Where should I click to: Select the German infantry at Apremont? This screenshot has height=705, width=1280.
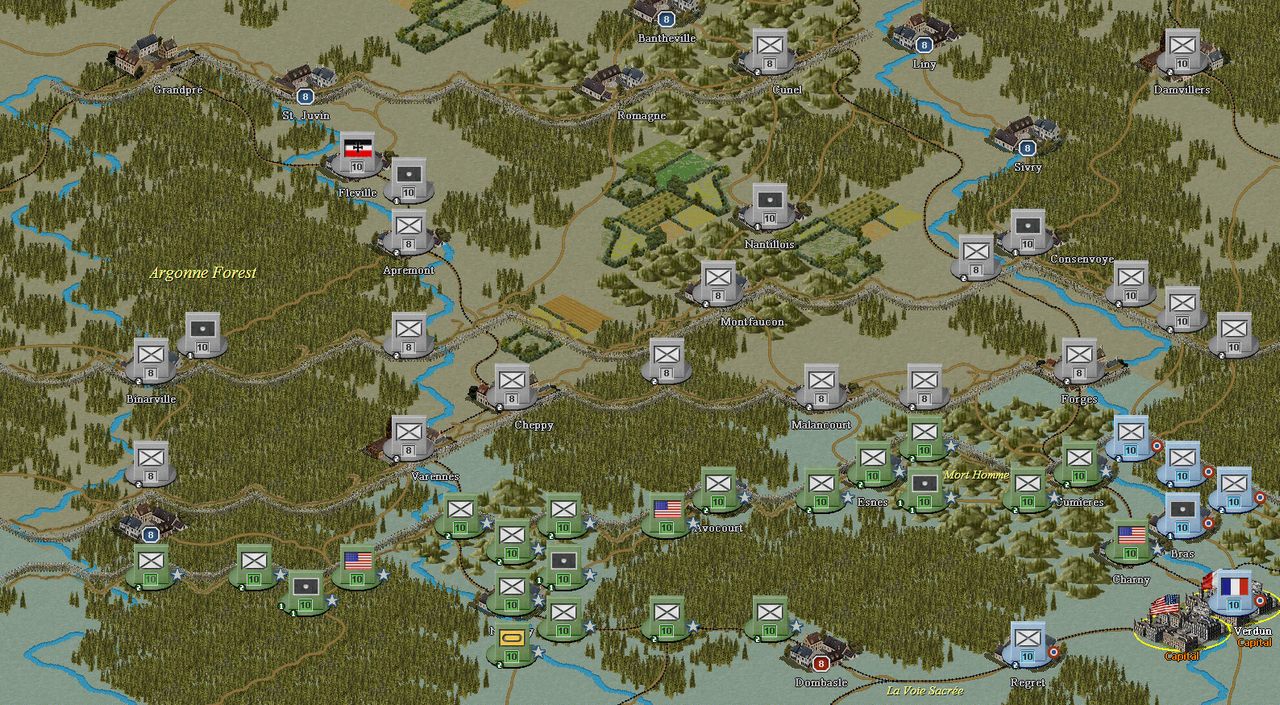click(x=408, y=229)
